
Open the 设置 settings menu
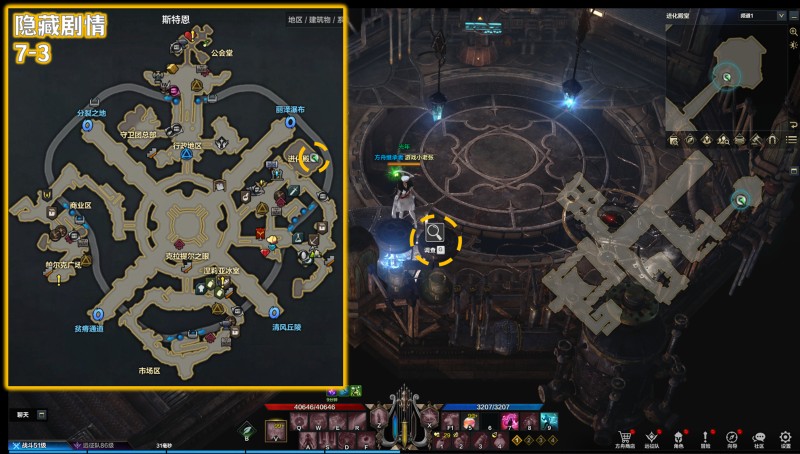pos(785,437)
